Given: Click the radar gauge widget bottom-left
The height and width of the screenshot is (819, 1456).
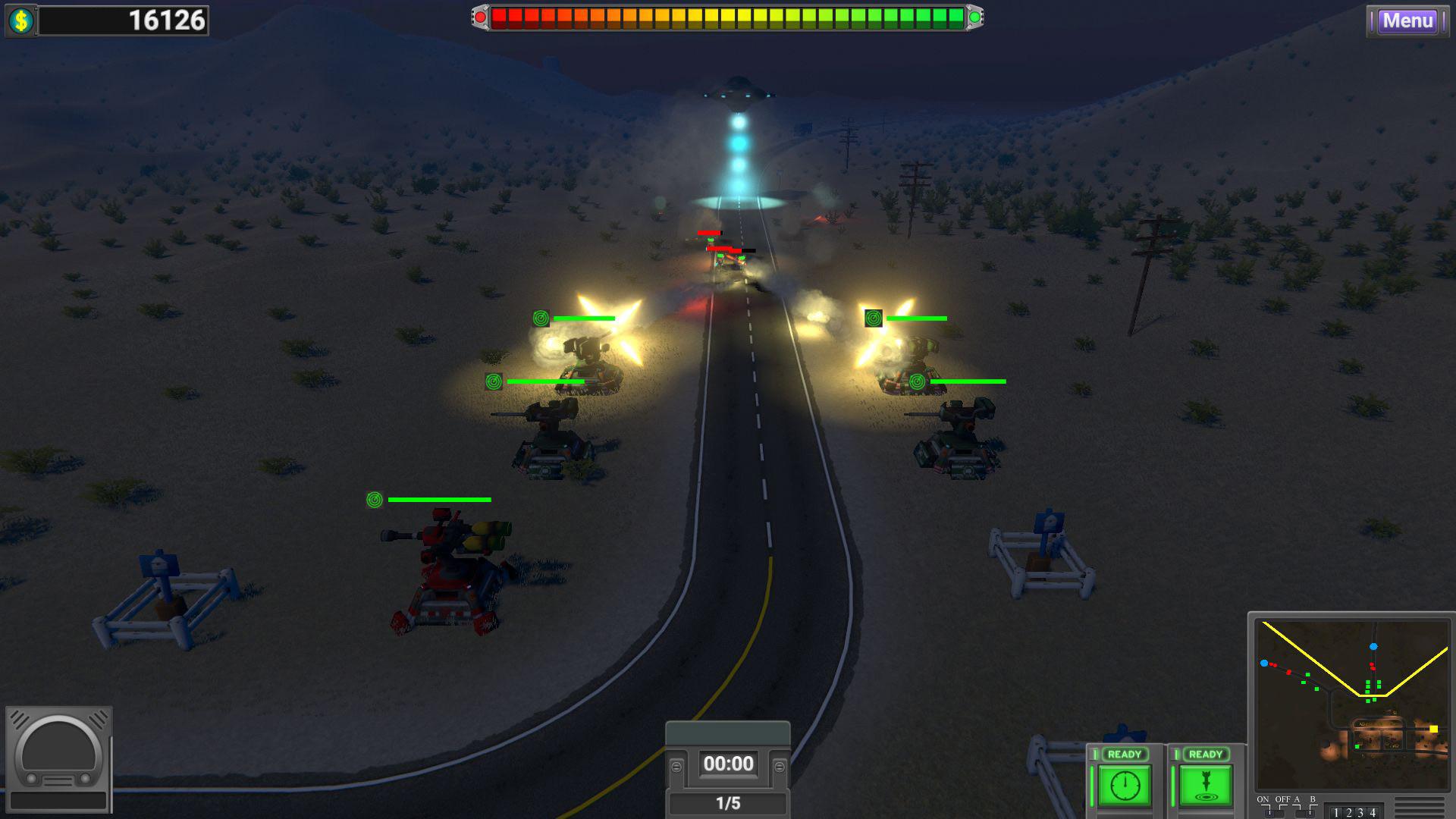Looking at the screenshot, I should 59,758.
